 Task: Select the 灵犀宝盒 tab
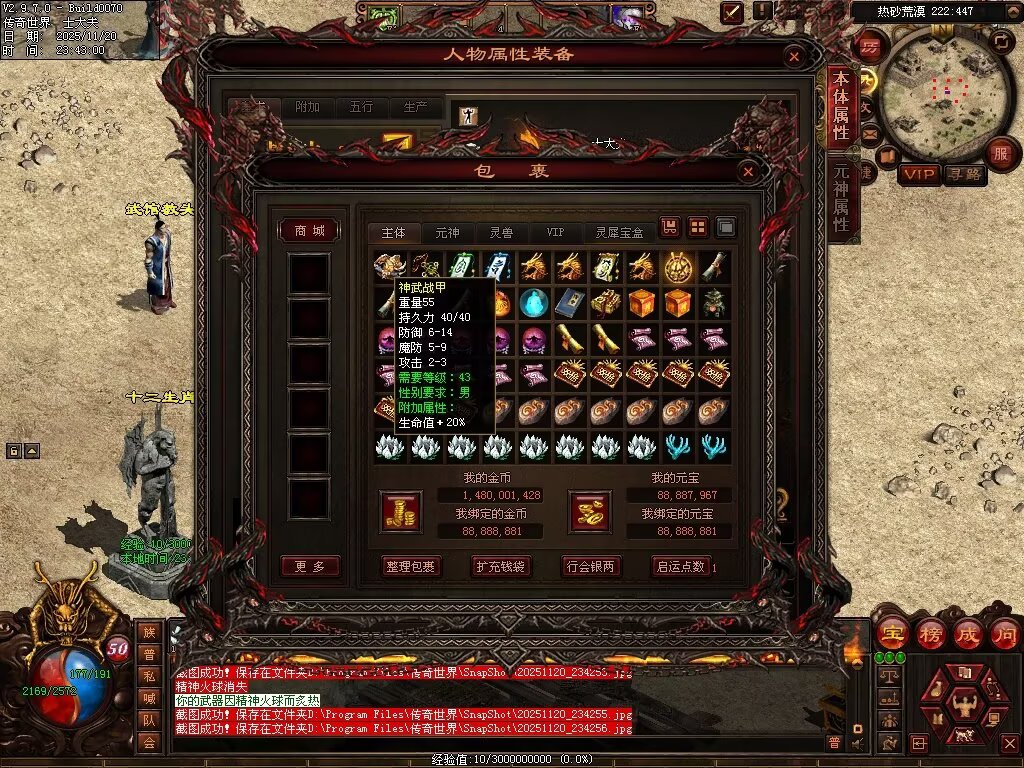[x=620, y=232]
